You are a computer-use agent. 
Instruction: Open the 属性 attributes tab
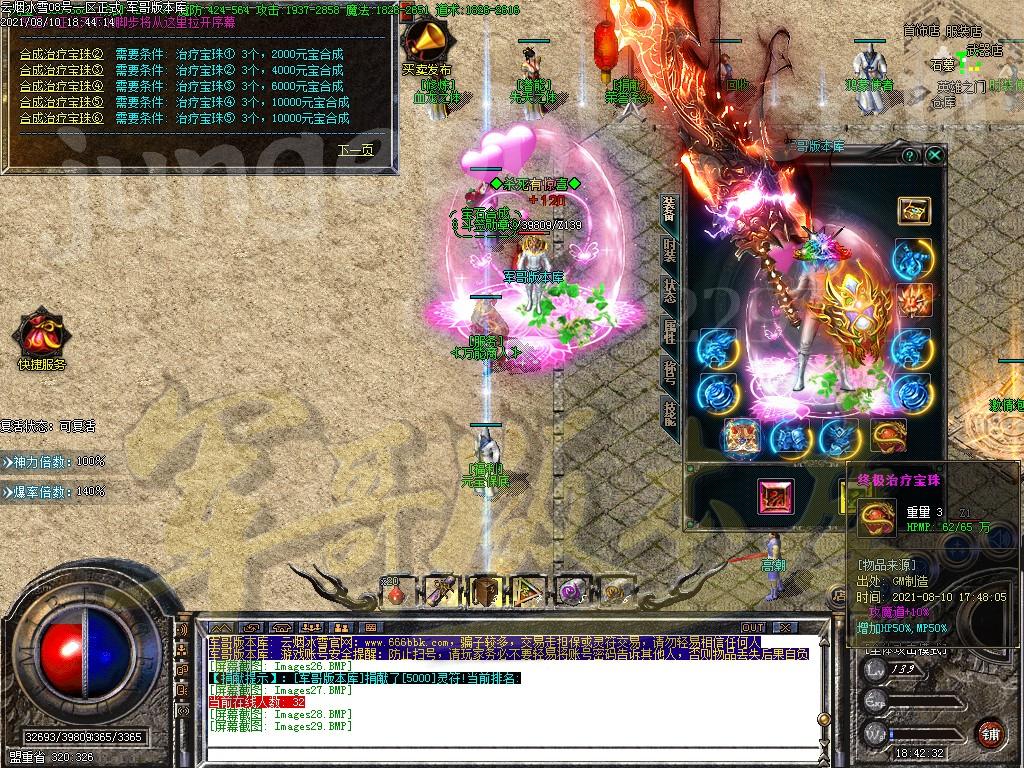pyautogui.click(x=668, y=331)
